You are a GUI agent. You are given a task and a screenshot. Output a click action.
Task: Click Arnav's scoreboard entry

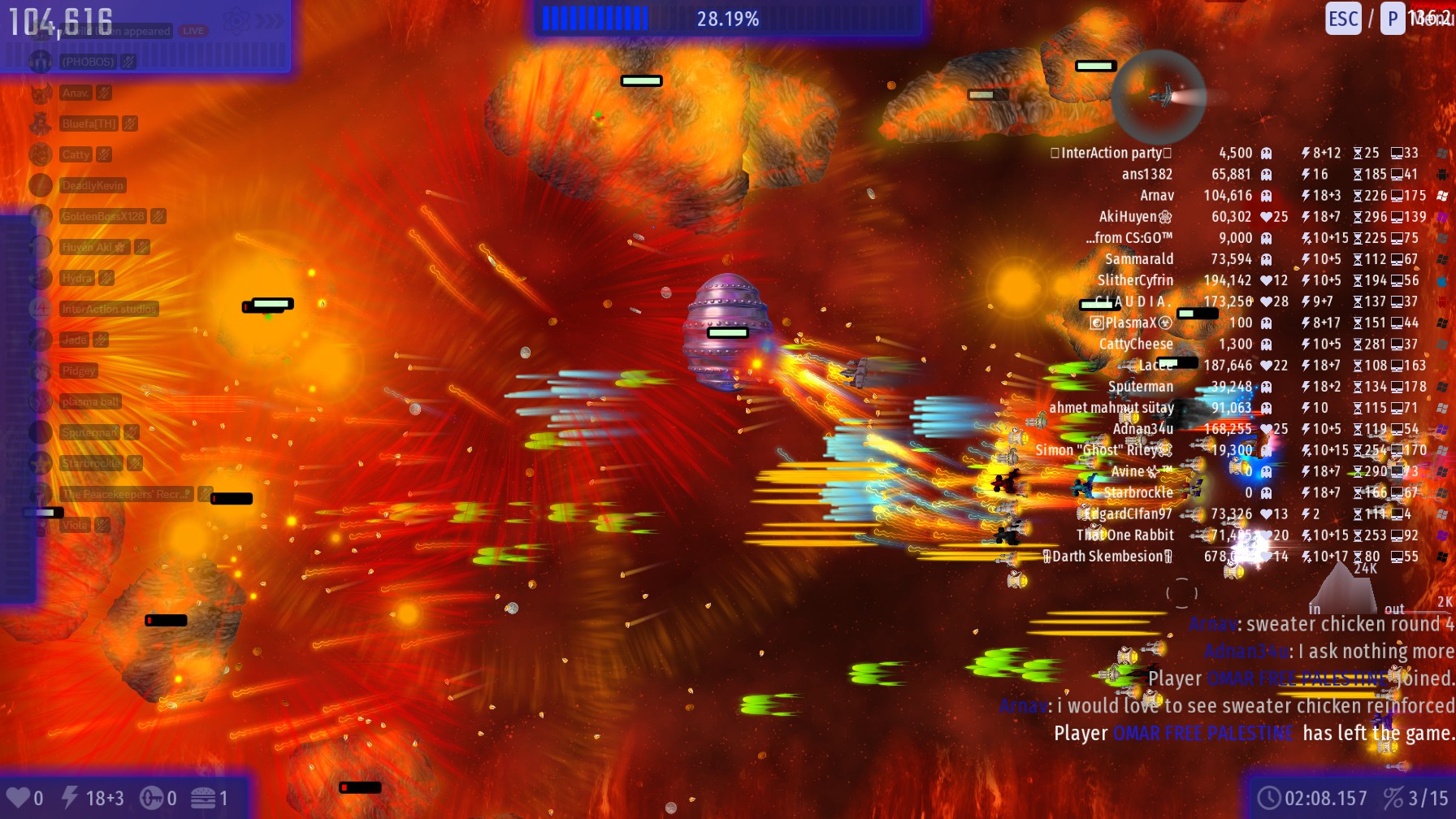coord(1156,195)
